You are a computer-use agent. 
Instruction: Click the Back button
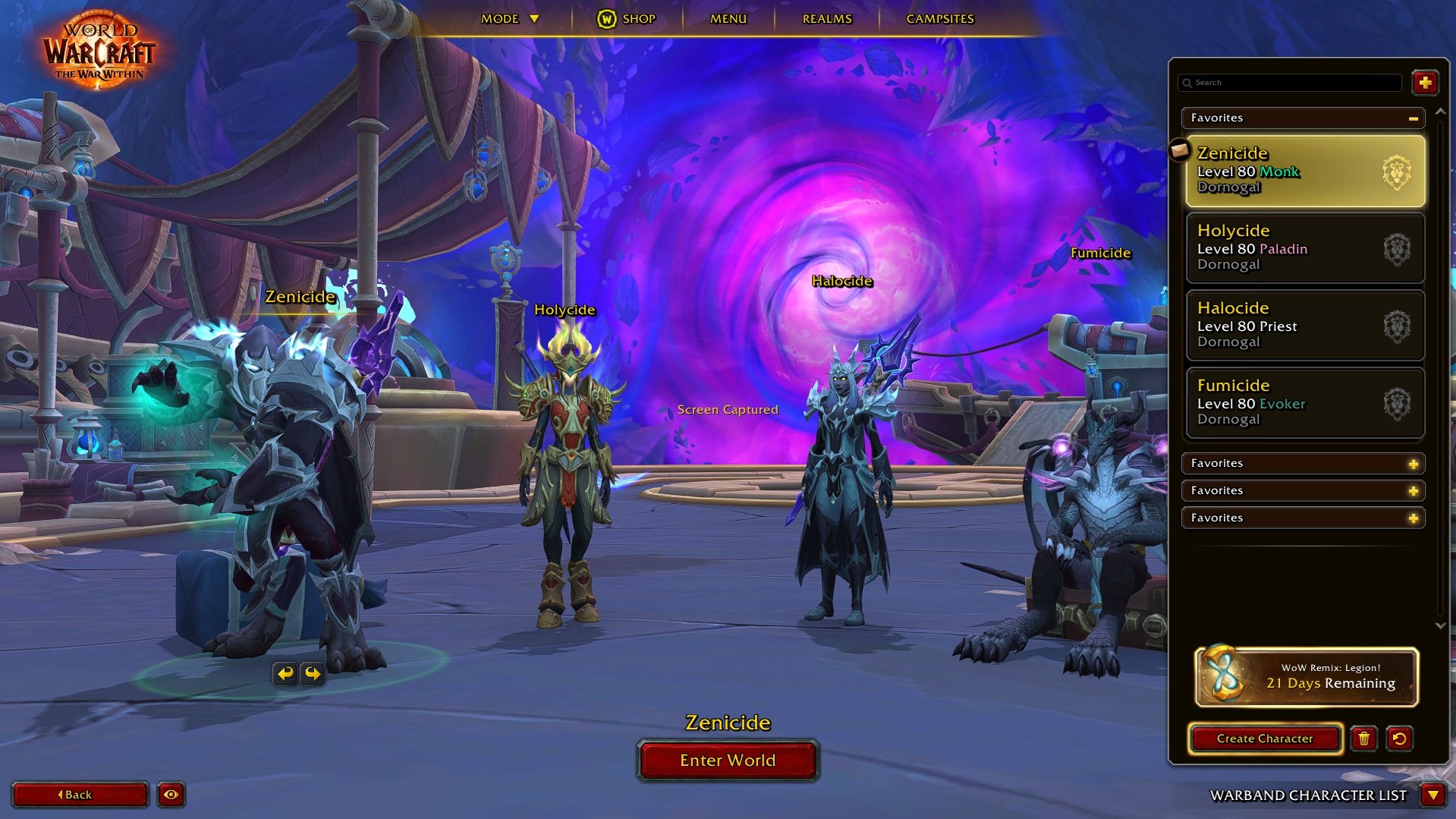click(79, 795)
